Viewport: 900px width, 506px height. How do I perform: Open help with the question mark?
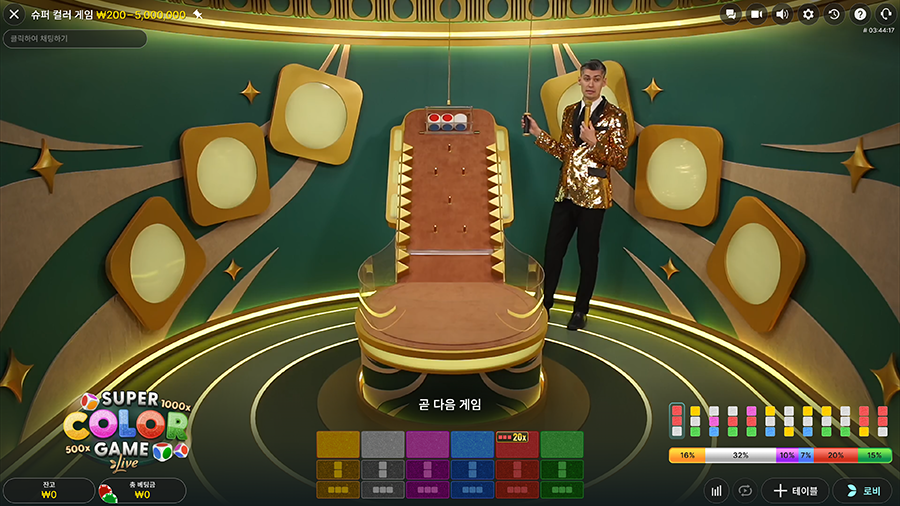(x=860, y=15)
